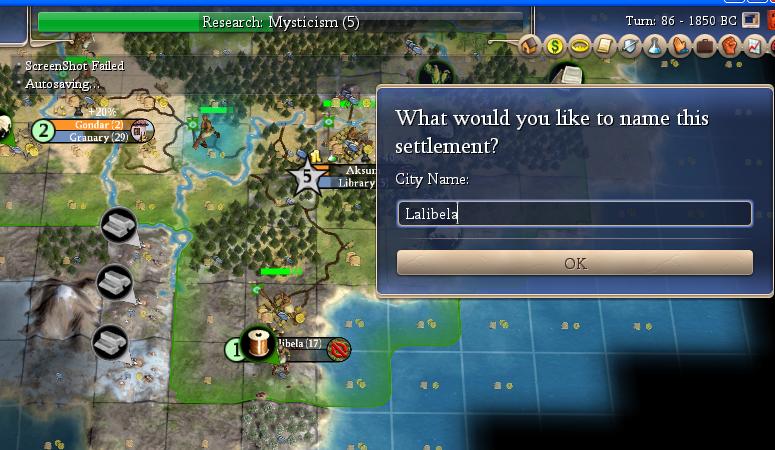Open the Corporation Advisor briefcase icon
775x450 pixels.
point(704,45)
